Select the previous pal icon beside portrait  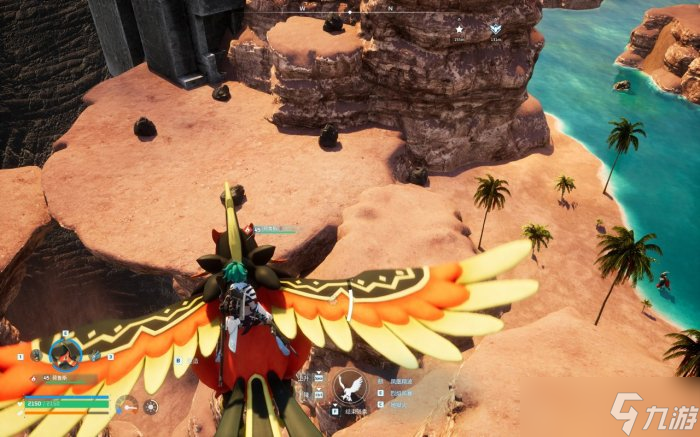pyautogui.click(x=36, y=354)
